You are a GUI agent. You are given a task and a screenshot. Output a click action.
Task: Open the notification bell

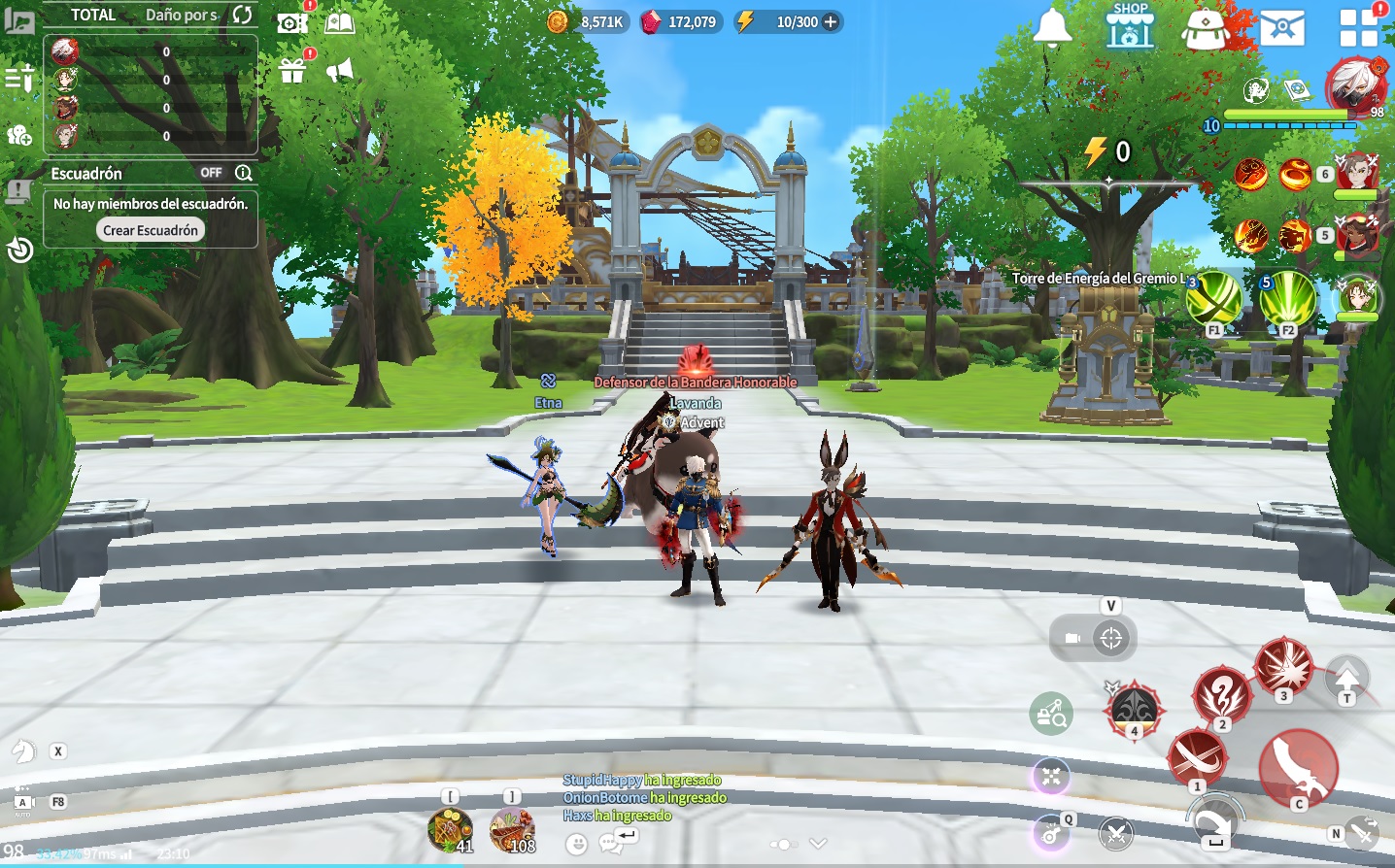1052,27
